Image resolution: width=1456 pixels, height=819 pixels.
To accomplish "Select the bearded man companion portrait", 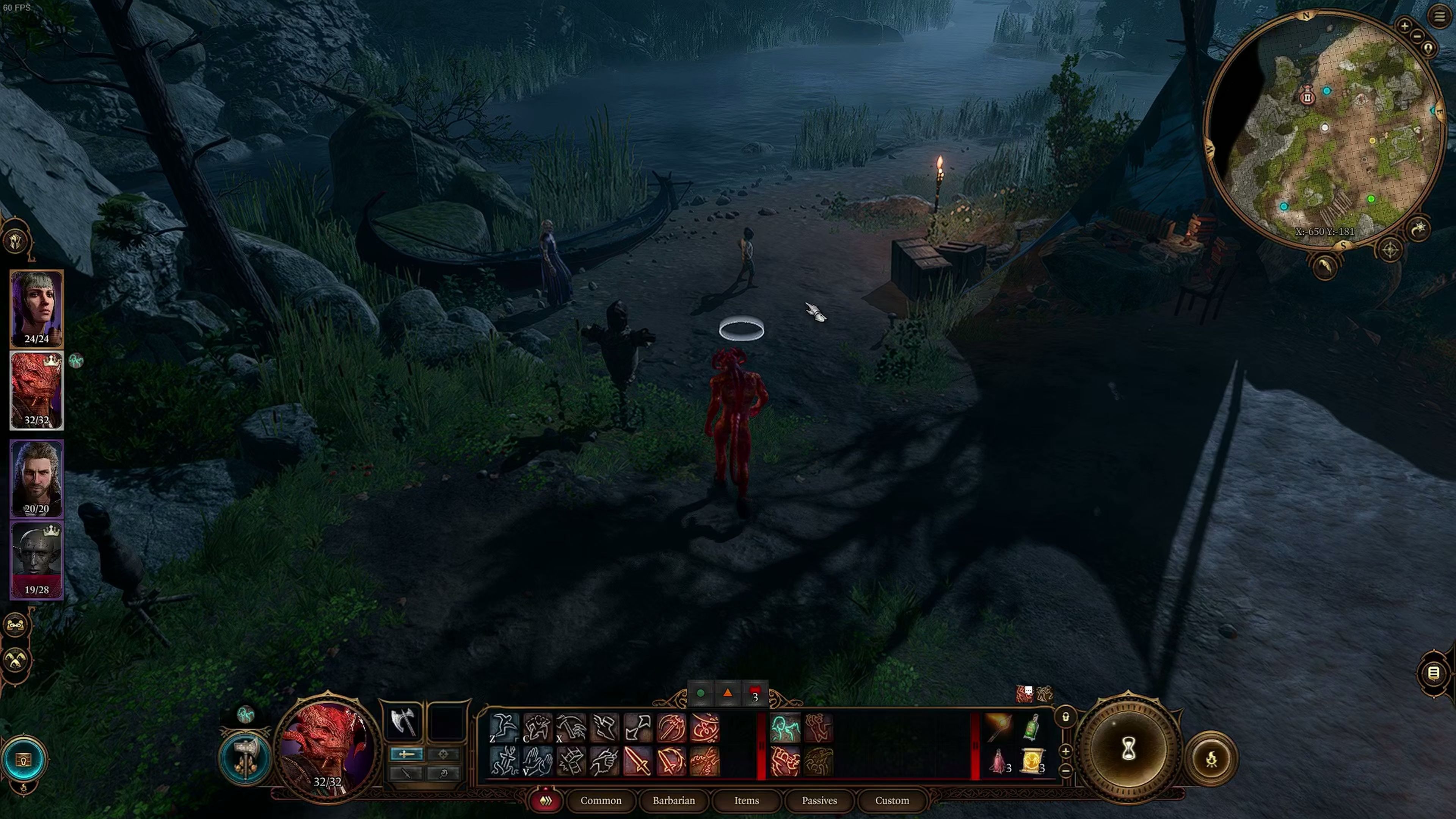I will pos(37,478).
